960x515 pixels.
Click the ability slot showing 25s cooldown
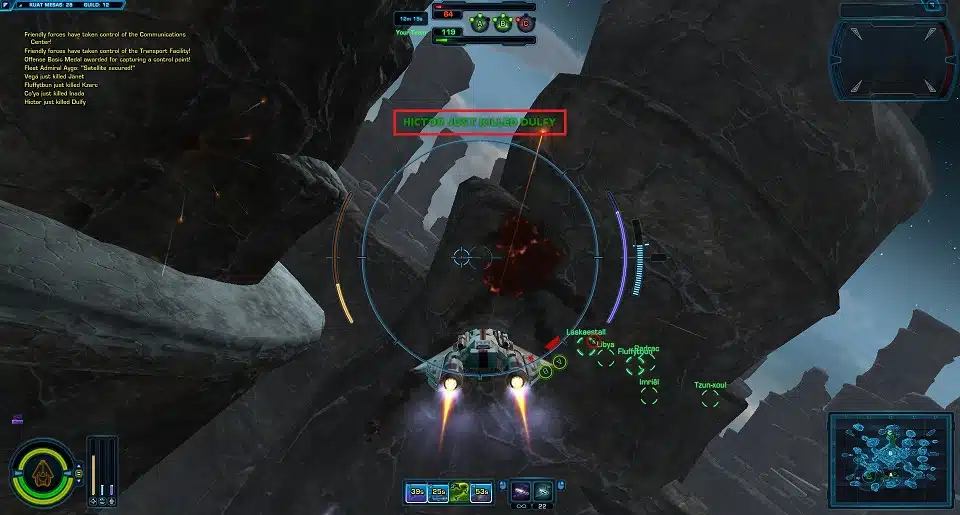(438, 491)
